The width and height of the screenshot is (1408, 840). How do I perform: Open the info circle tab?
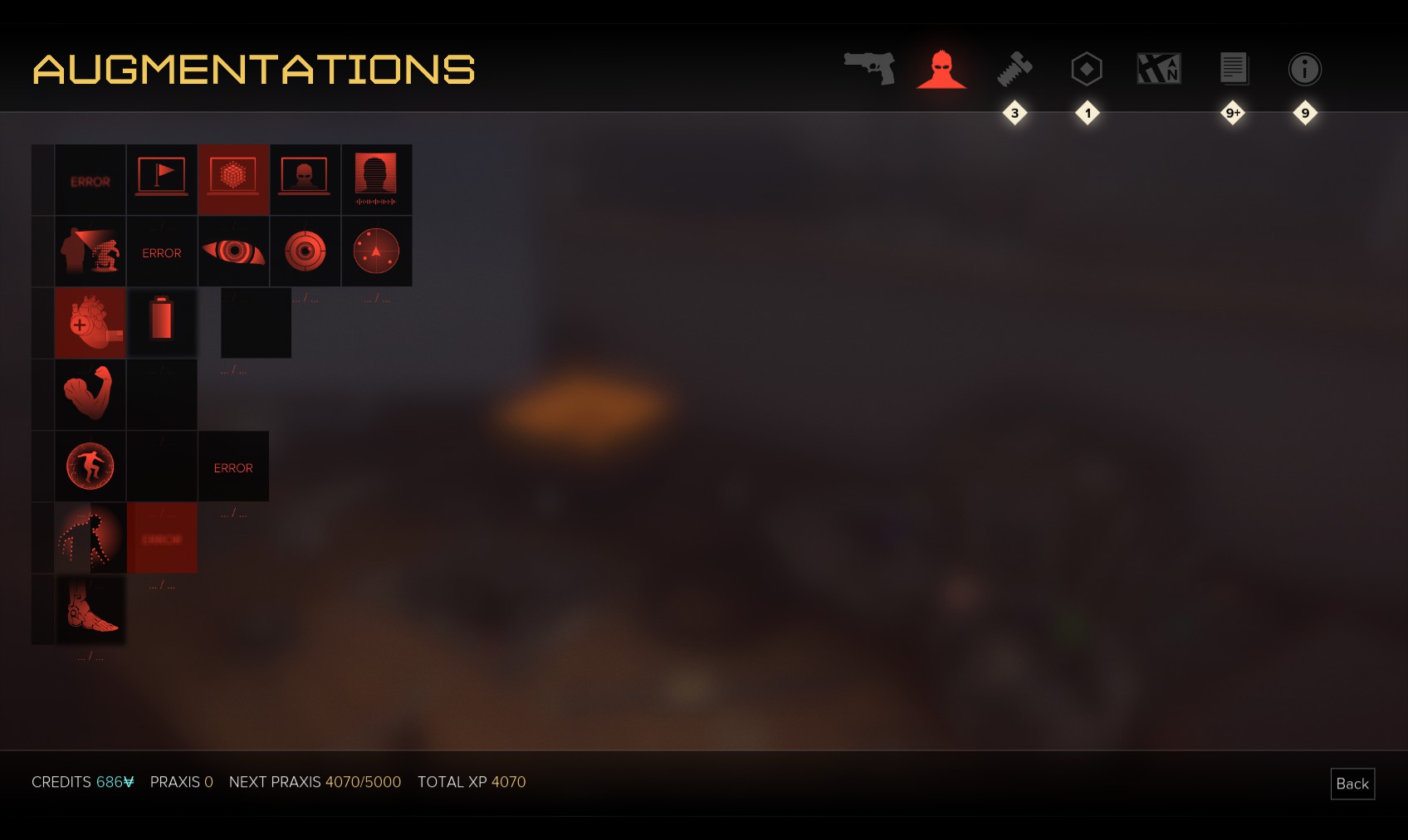point(1304,69)
